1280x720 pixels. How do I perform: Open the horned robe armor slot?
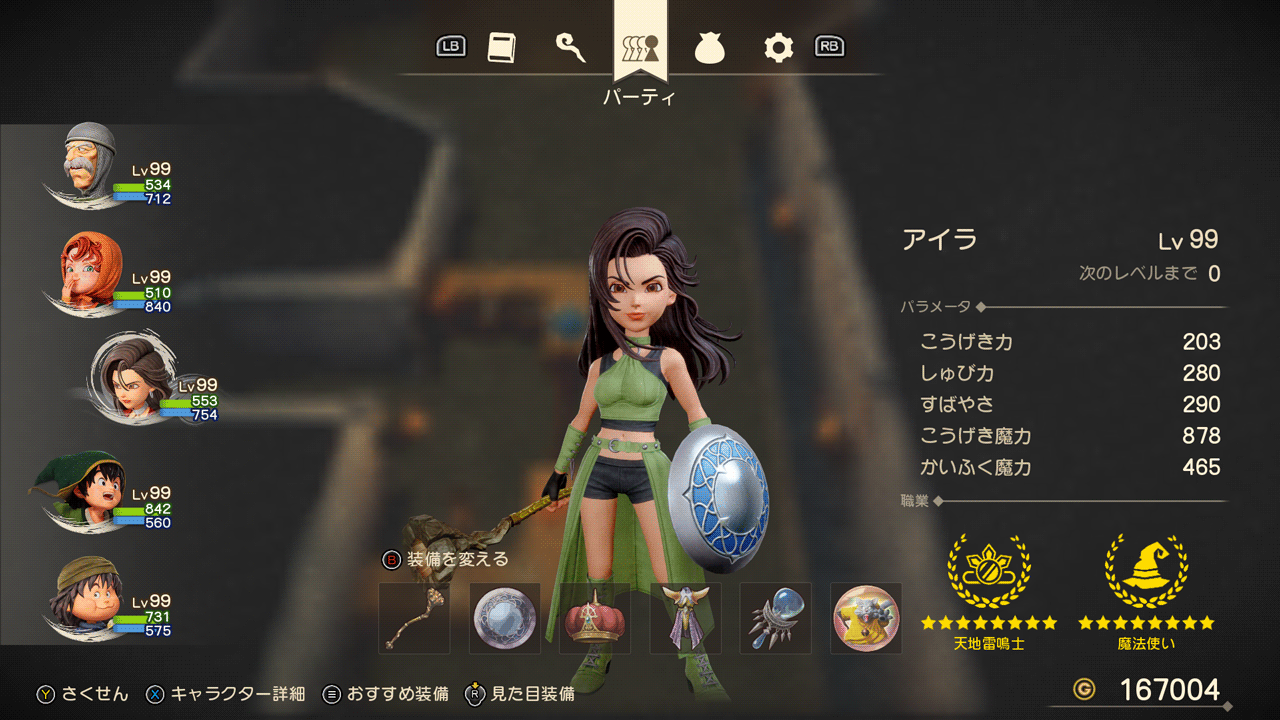pos(686,618)
